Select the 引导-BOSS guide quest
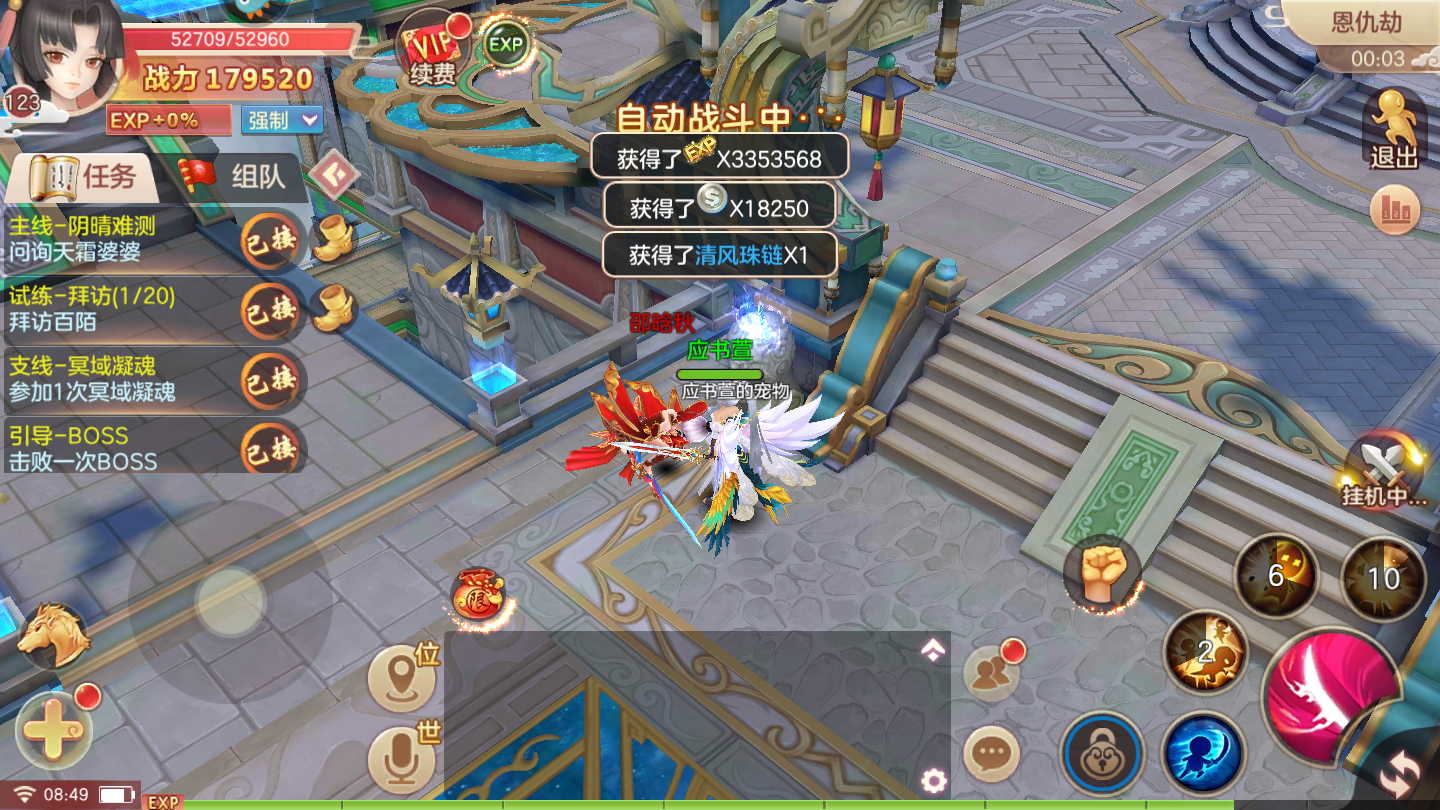Screen dimensions: 1440x810 point(120,448)
